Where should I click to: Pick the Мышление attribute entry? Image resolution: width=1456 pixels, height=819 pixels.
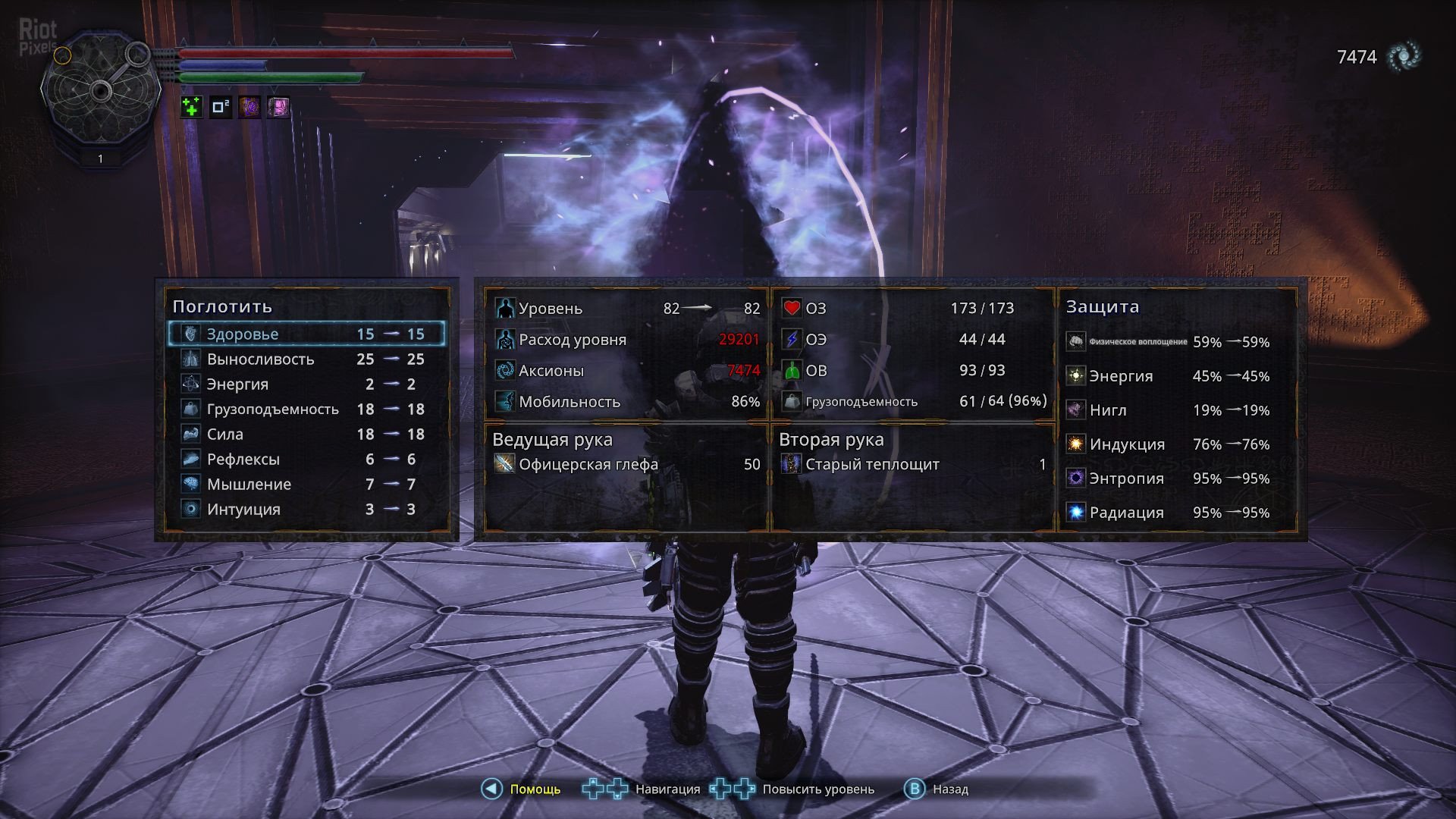tap(306, 484)
